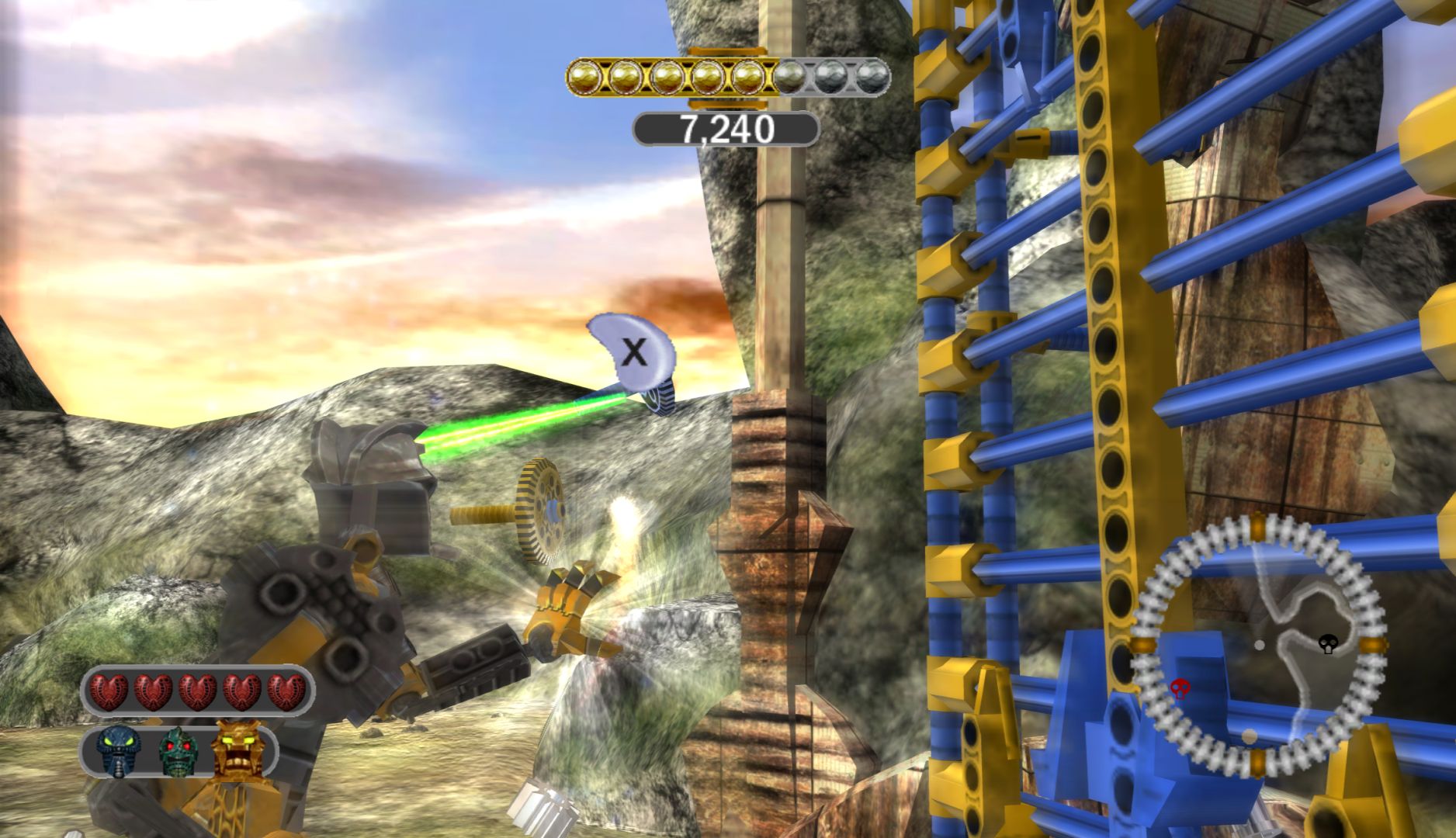Select the black skull minimap marker
This screenshot has height=838, width=1456.
point(1328,643)
